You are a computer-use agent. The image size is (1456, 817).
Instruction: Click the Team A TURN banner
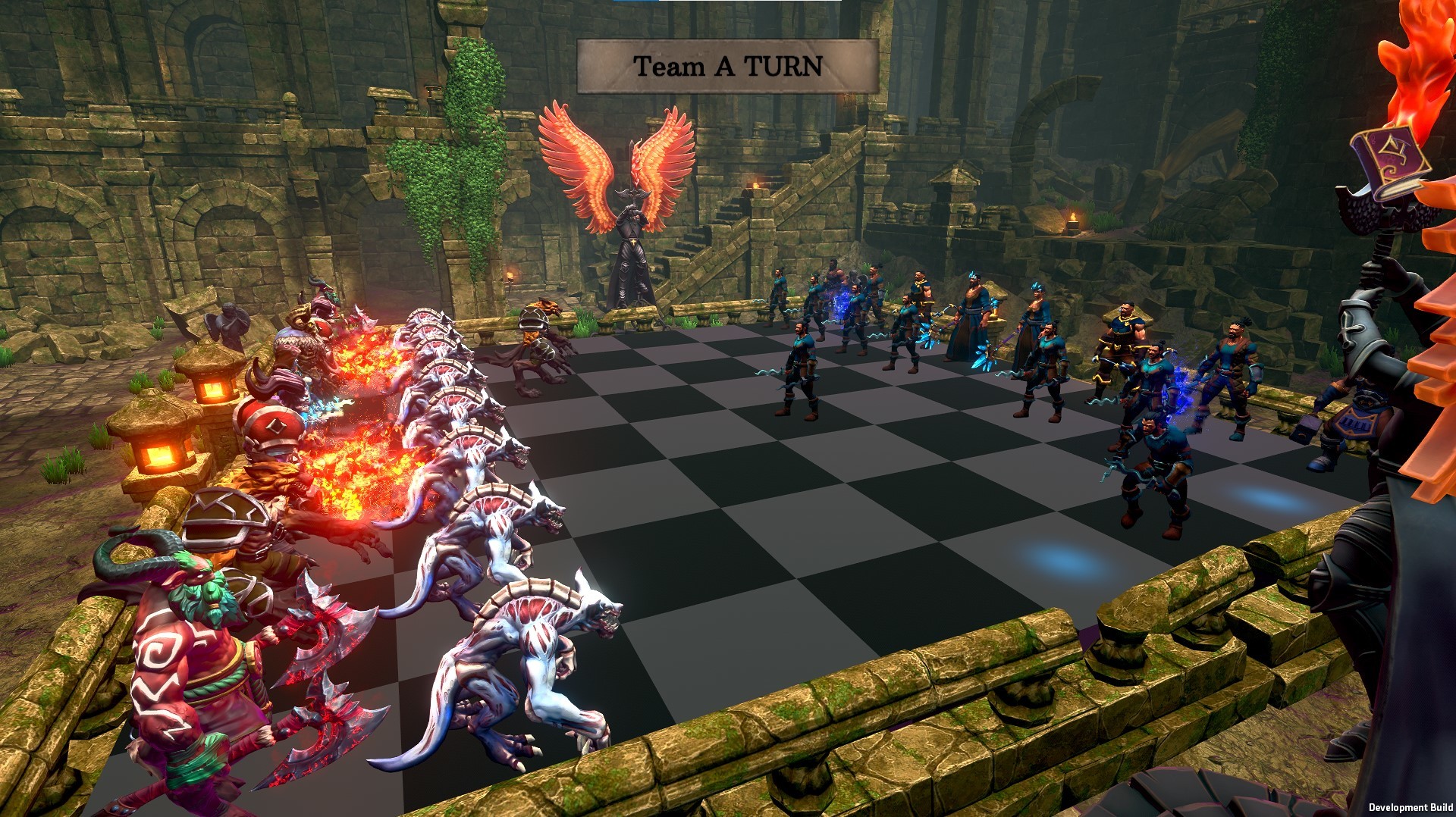pyautogui.click(x=728, y=64)
